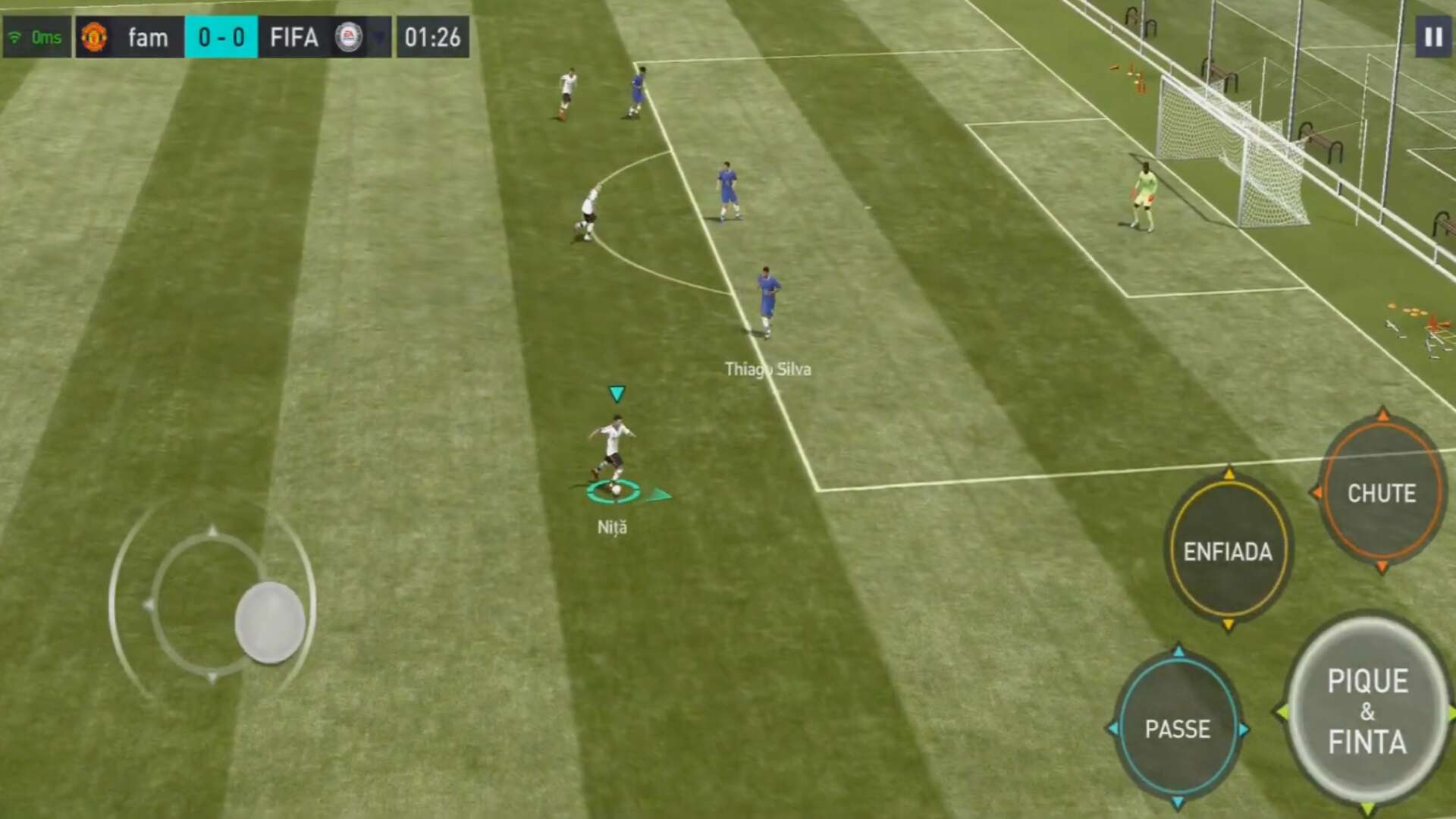
Task: Tap the CHUTE shoot button
Action: point(1381,493)
